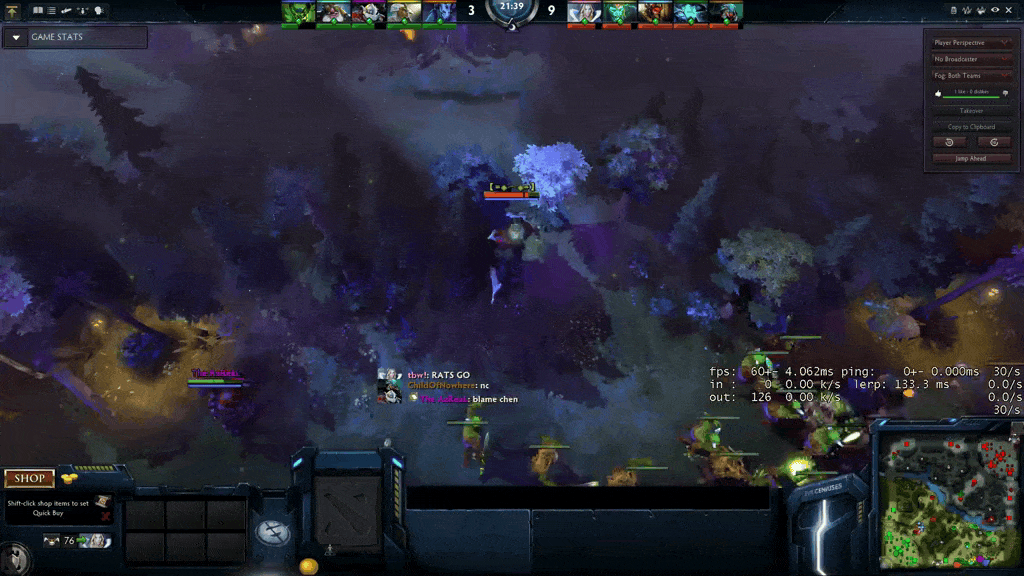Close the spectator panel with the X

(1010, 10)
